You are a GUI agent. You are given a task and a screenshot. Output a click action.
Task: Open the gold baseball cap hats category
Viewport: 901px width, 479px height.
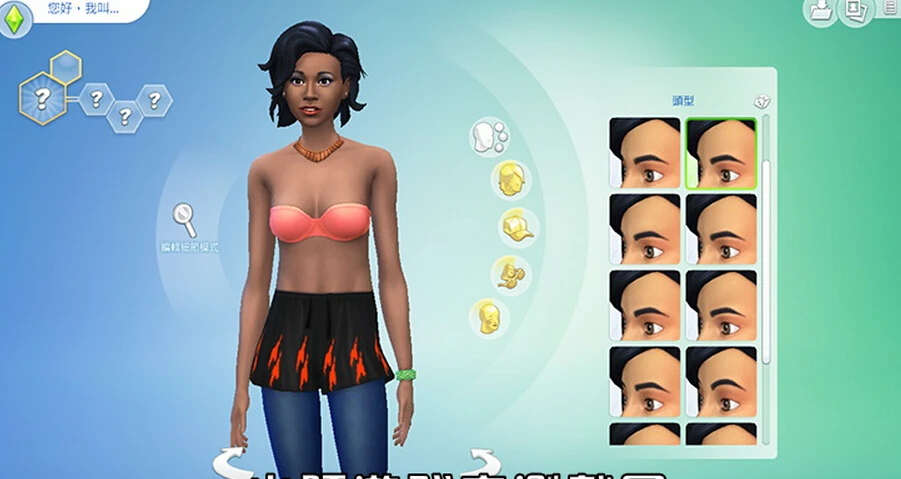[519, 227]
